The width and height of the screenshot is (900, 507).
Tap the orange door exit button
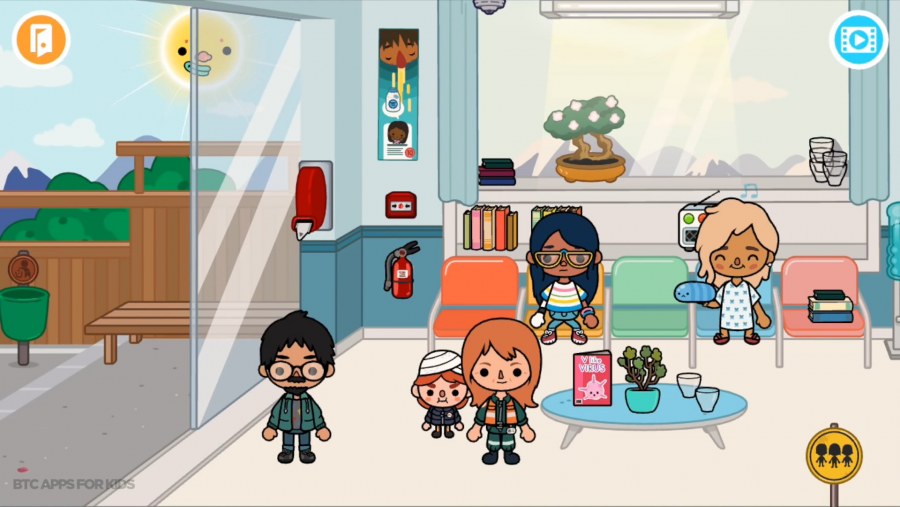(x=41, y=39)
